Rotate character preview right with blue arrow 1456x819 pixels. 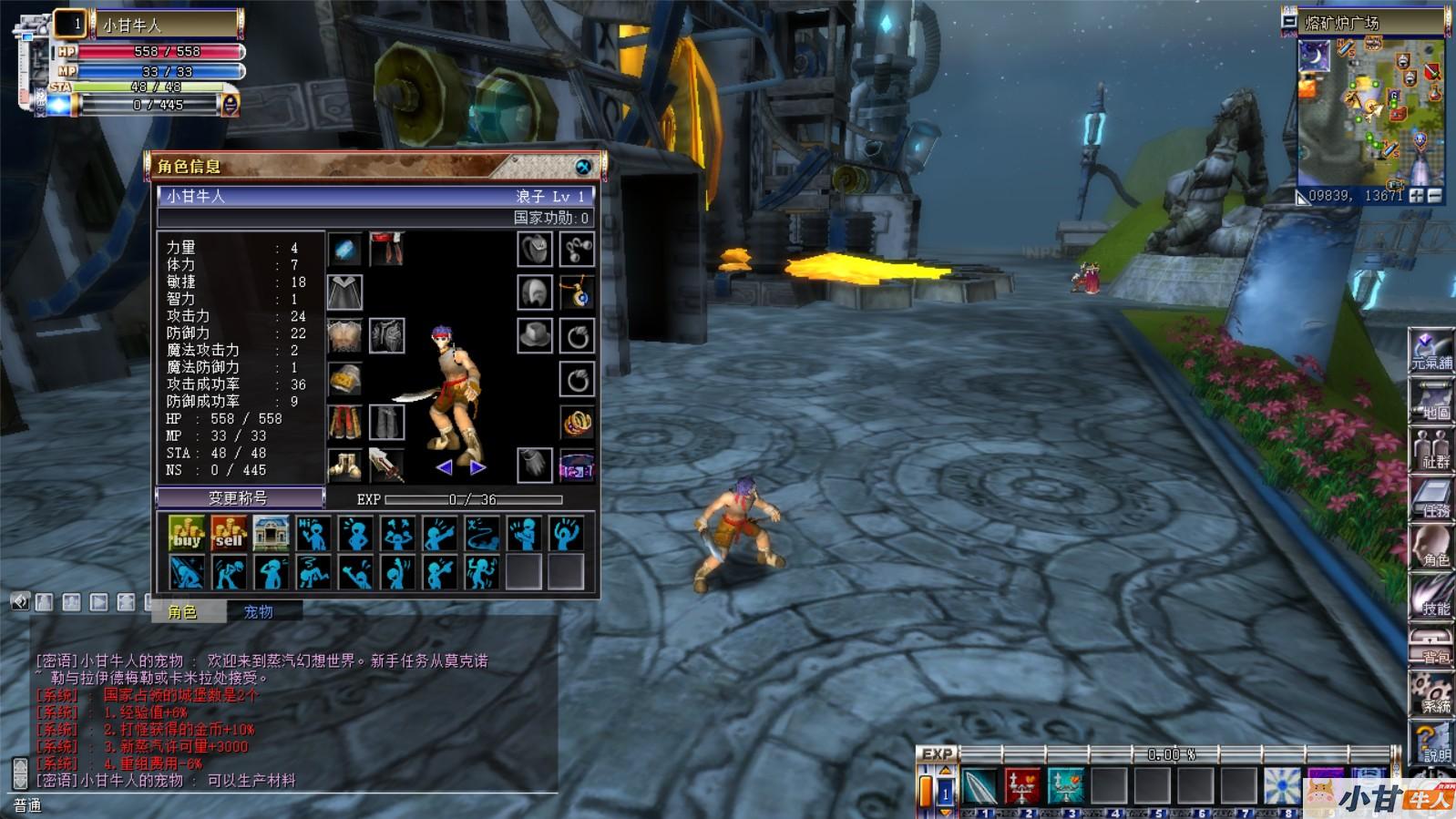click(477, 467)
